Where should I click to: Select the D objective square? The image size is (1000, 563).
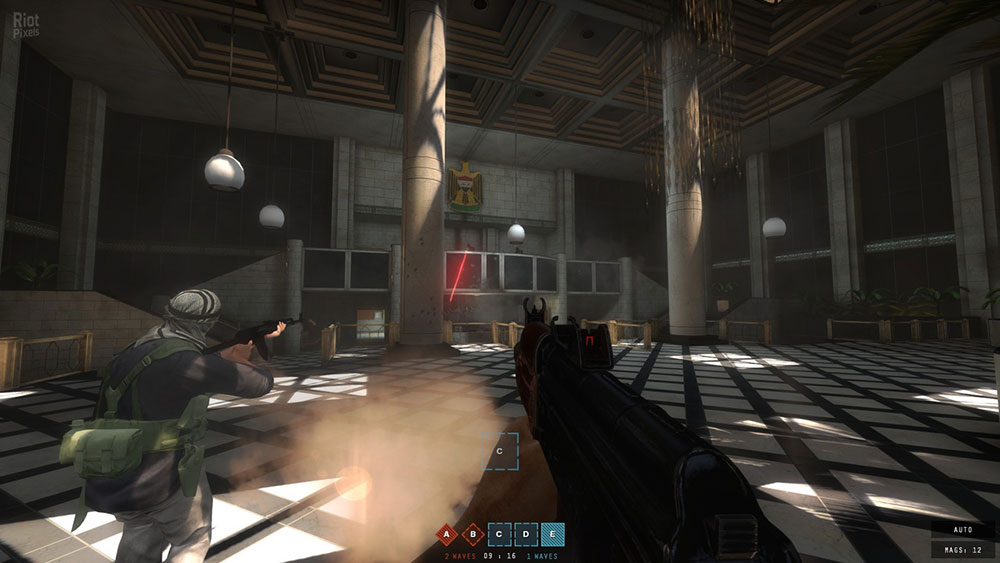pos(526,534)
